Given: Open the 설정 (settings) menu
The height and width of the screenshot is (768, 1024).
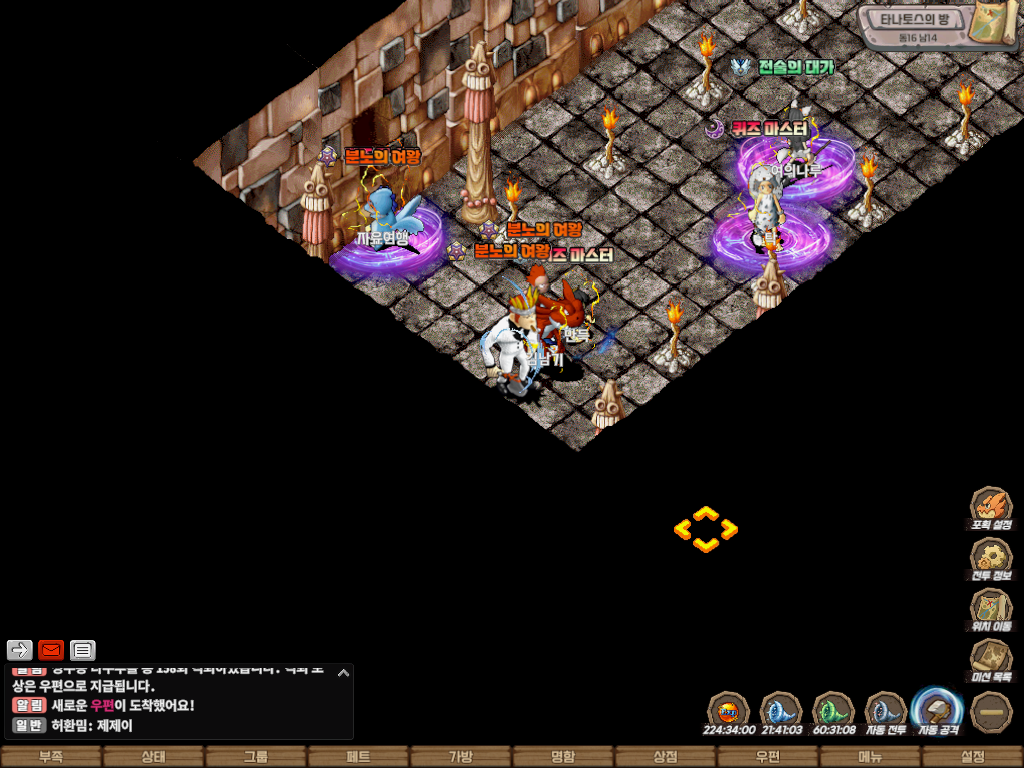Looking at the screenshot, I should click(972, 757).
